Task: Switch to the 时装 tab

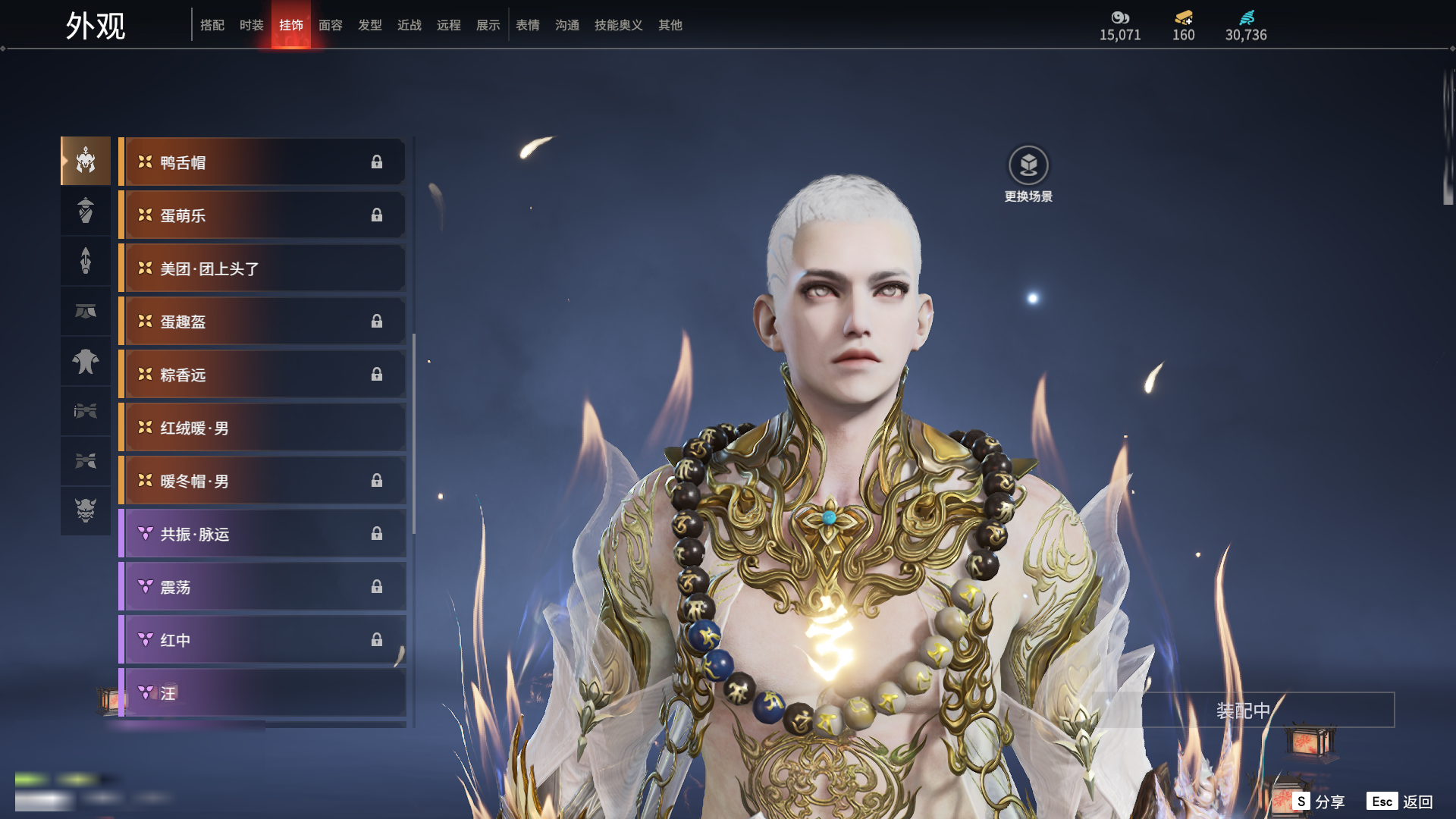Action: coord(251,25)
